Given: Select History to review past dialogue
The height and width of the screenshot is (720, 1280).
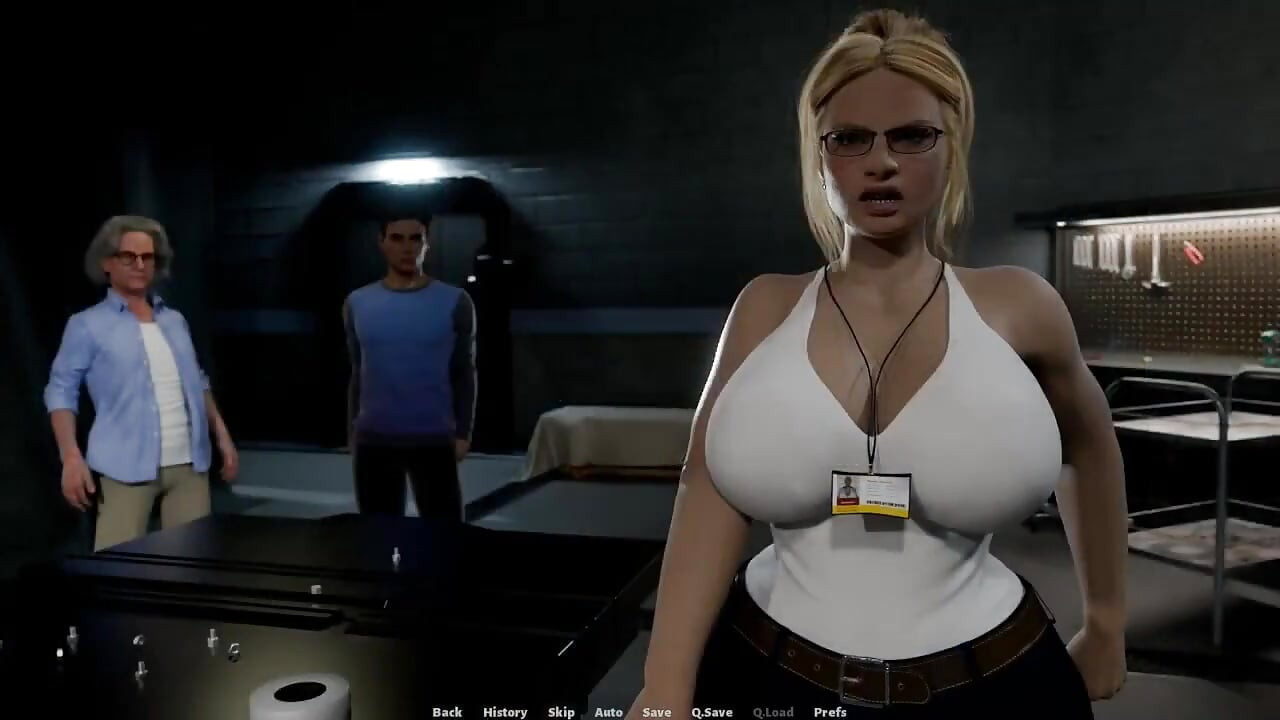Looking at the screenshot, I should coord(504,712).
